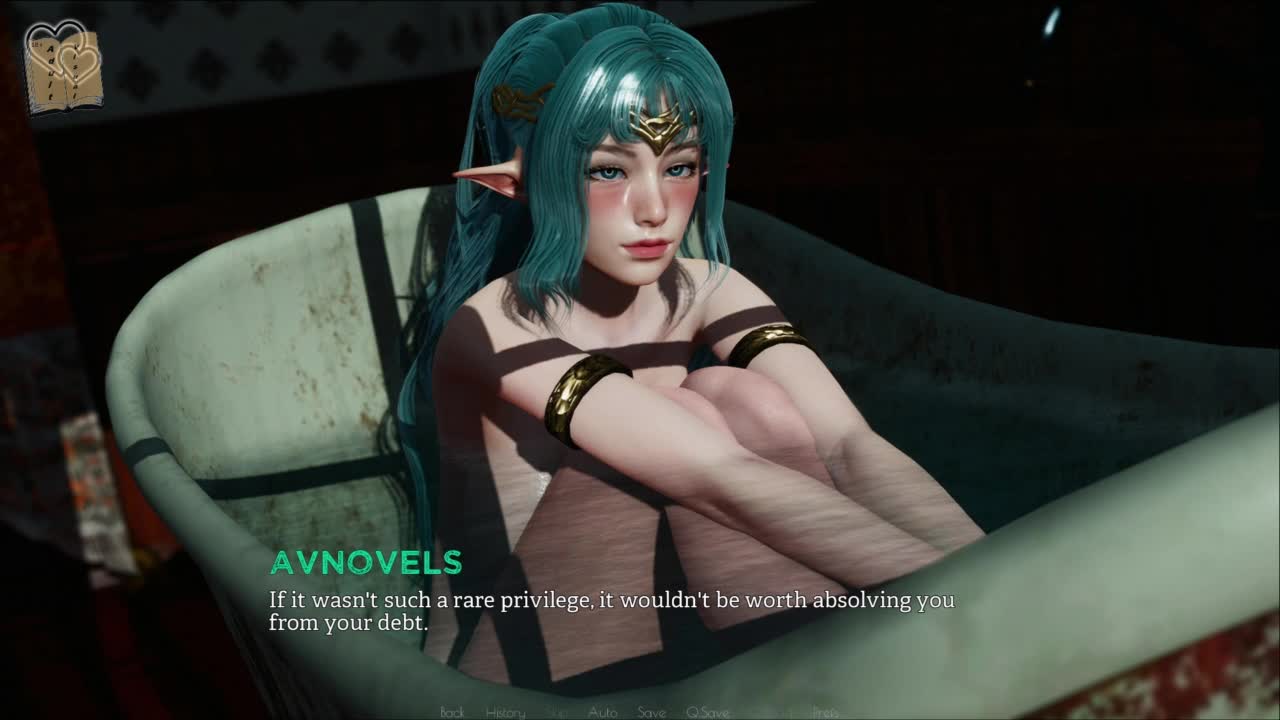Viewport: 1280px width, 720px height.
Task: Quick save with Q.Save
Action: pos(707,712)
